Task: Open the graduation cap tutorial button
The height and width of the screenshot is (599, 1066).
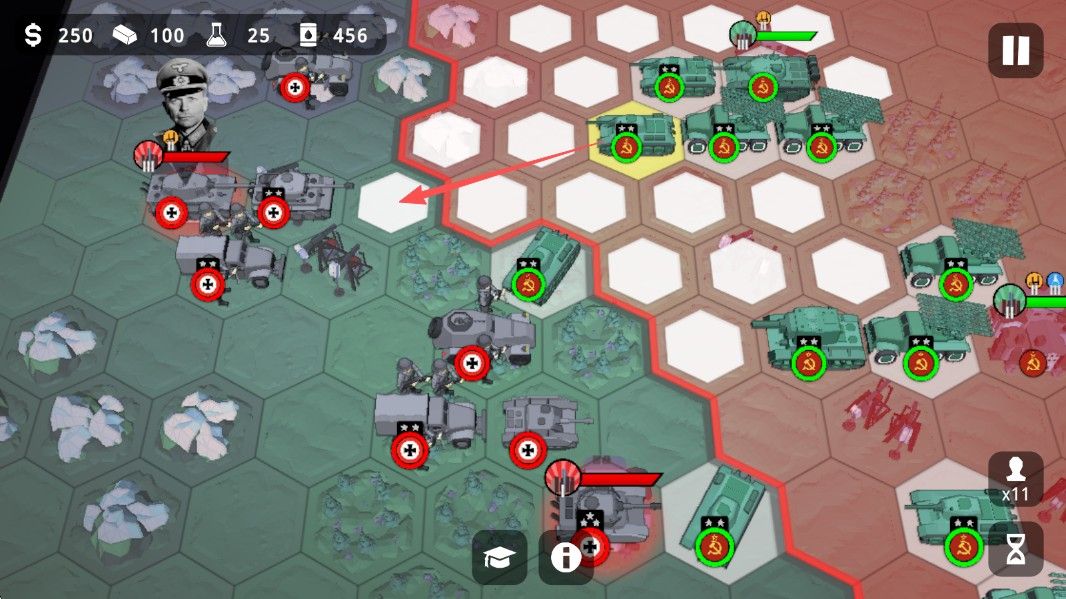Action: pyautogui.click(x=500, y=558)
